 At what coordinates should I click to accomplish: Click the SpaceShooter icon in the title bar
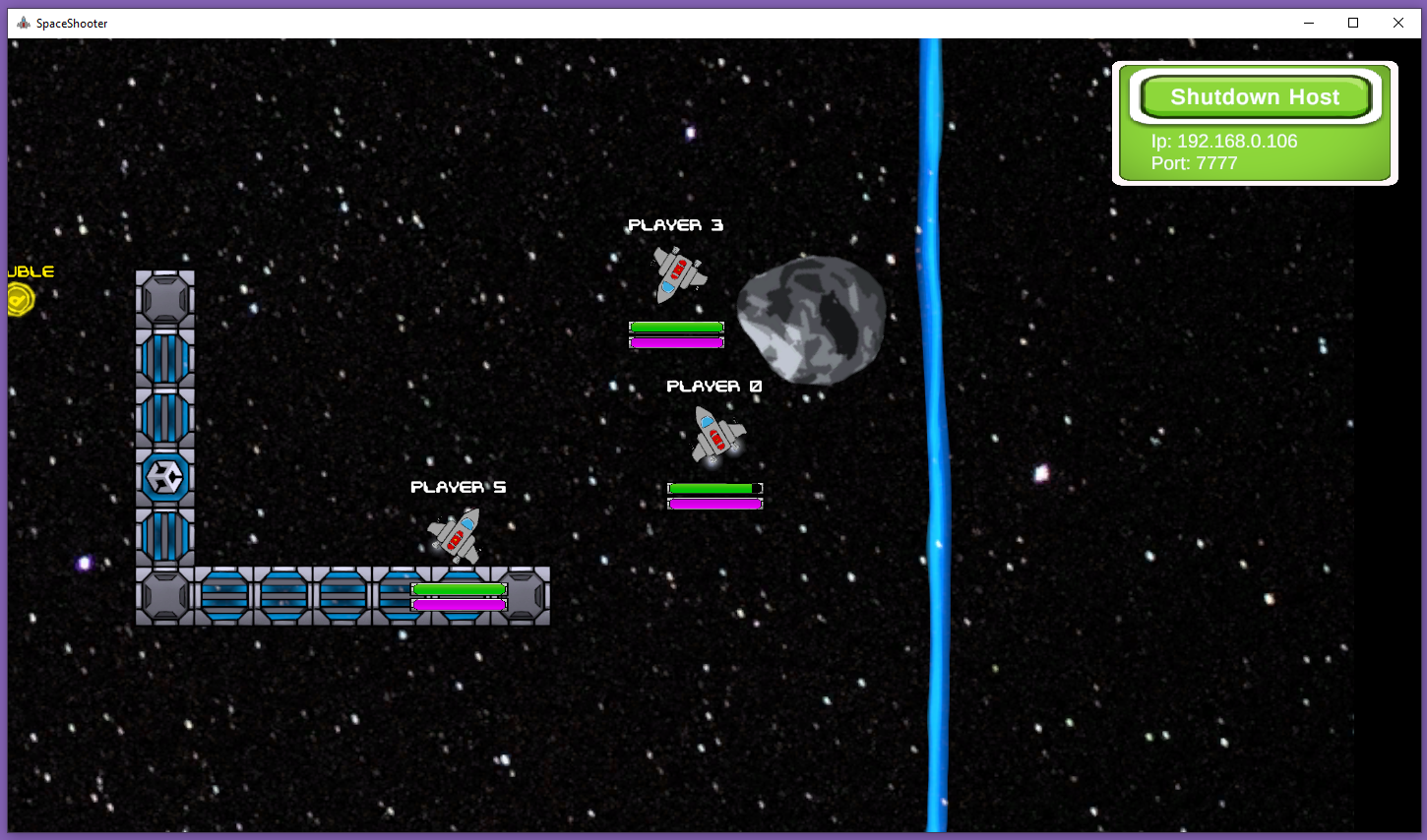point(23,23)
